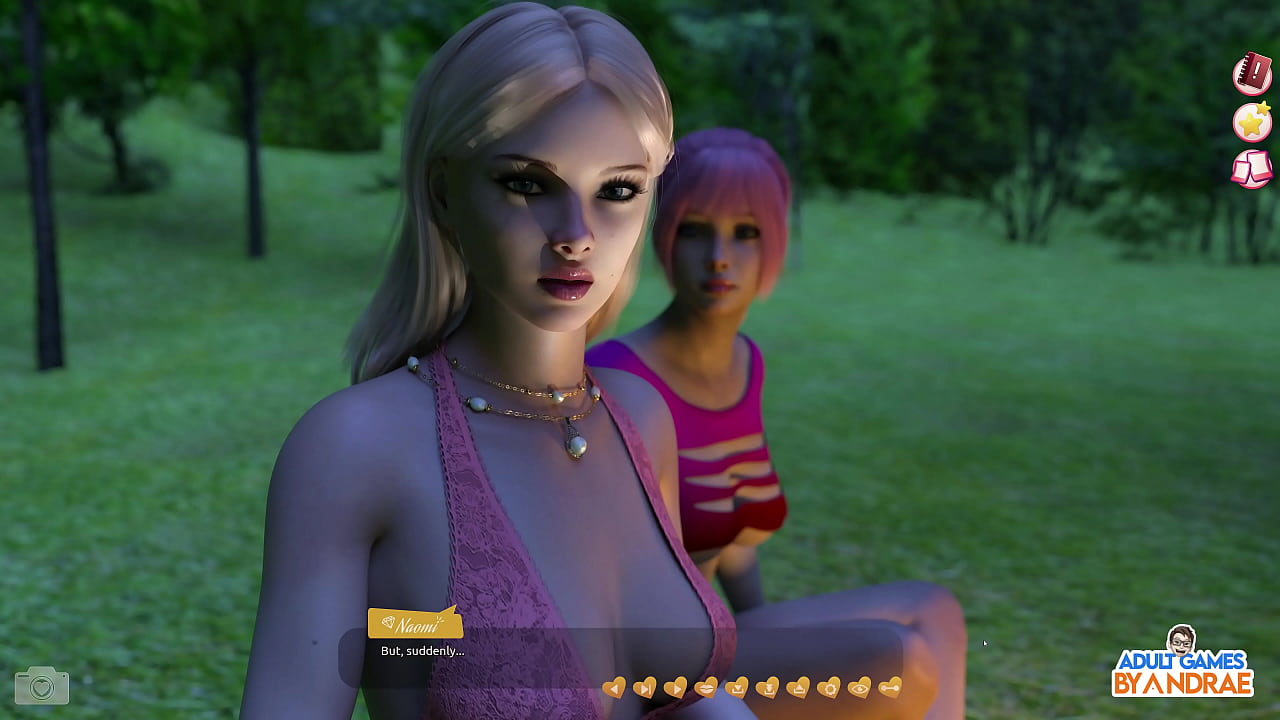Open the settings with the gear heart icon
Viewport: 1280px width, 720px height.
tap(830, 687)
